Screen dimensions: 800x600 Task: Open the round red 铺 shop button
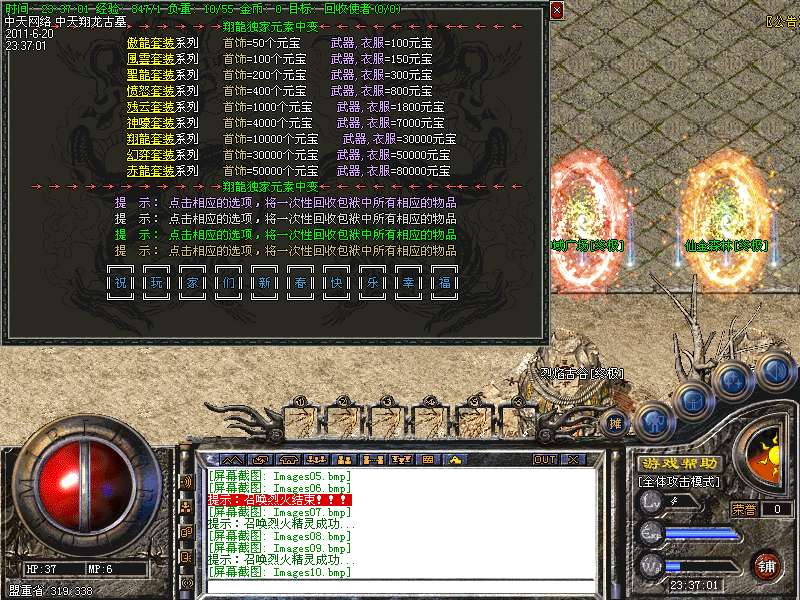(x=766, y=564)
